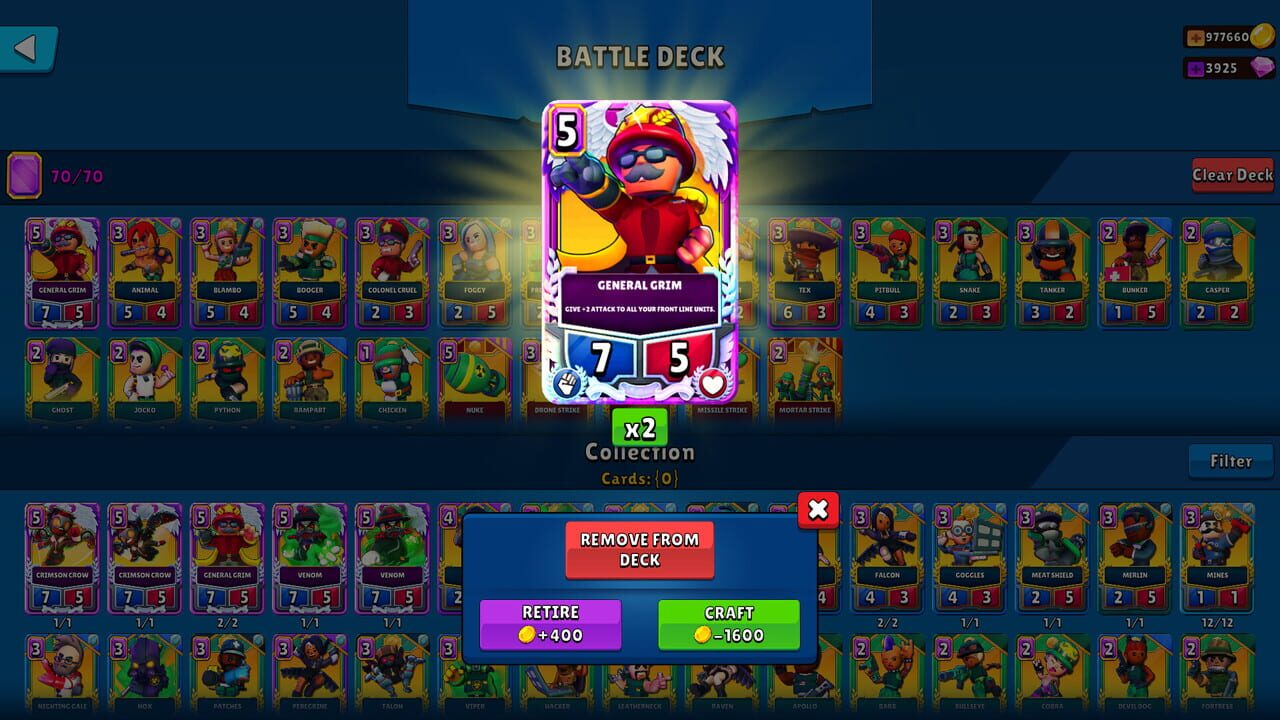Select the Mortar Strike card

tap(806, 380)
